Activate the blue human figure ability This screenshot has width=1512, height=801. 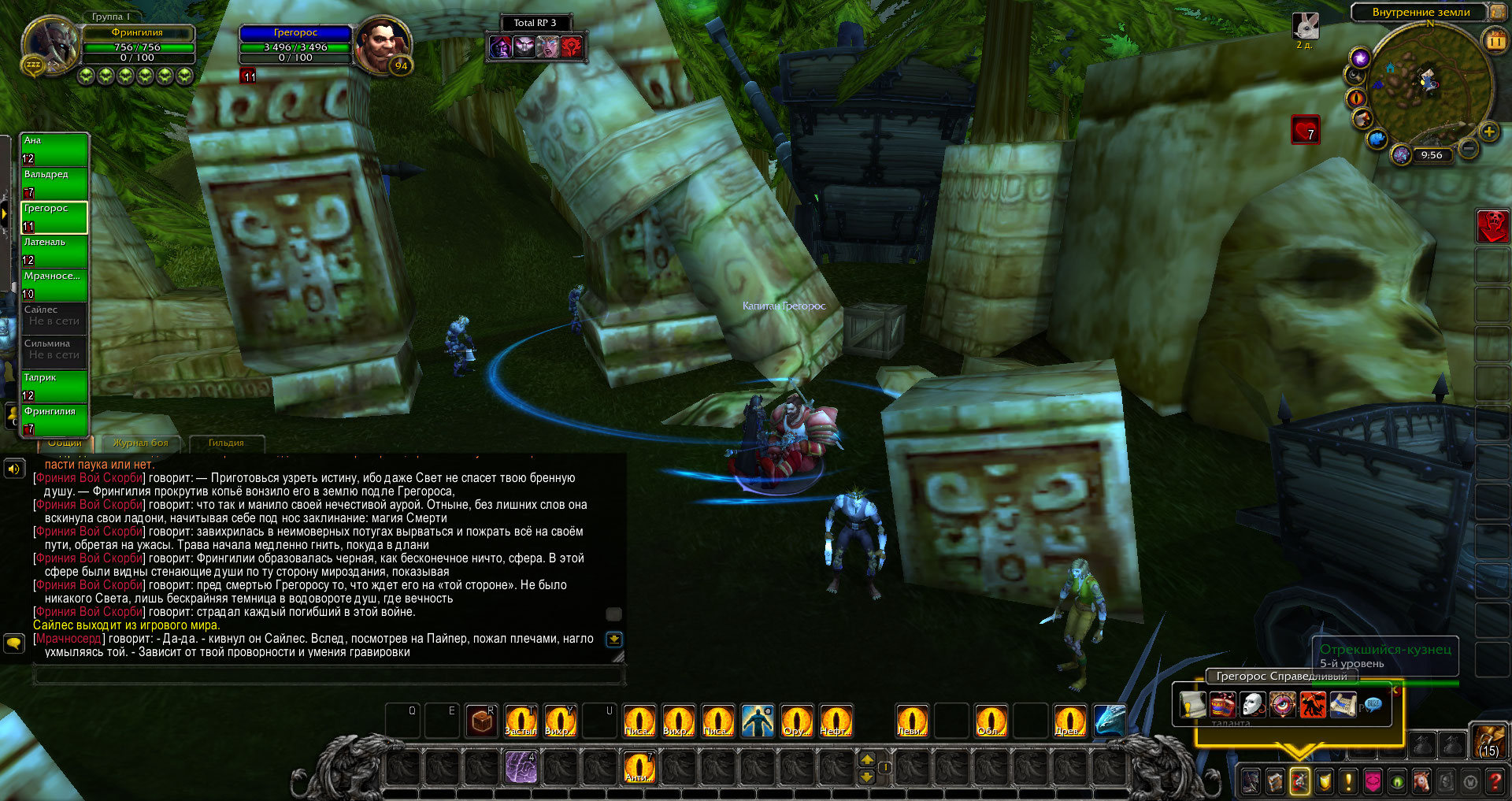point(757,721)
